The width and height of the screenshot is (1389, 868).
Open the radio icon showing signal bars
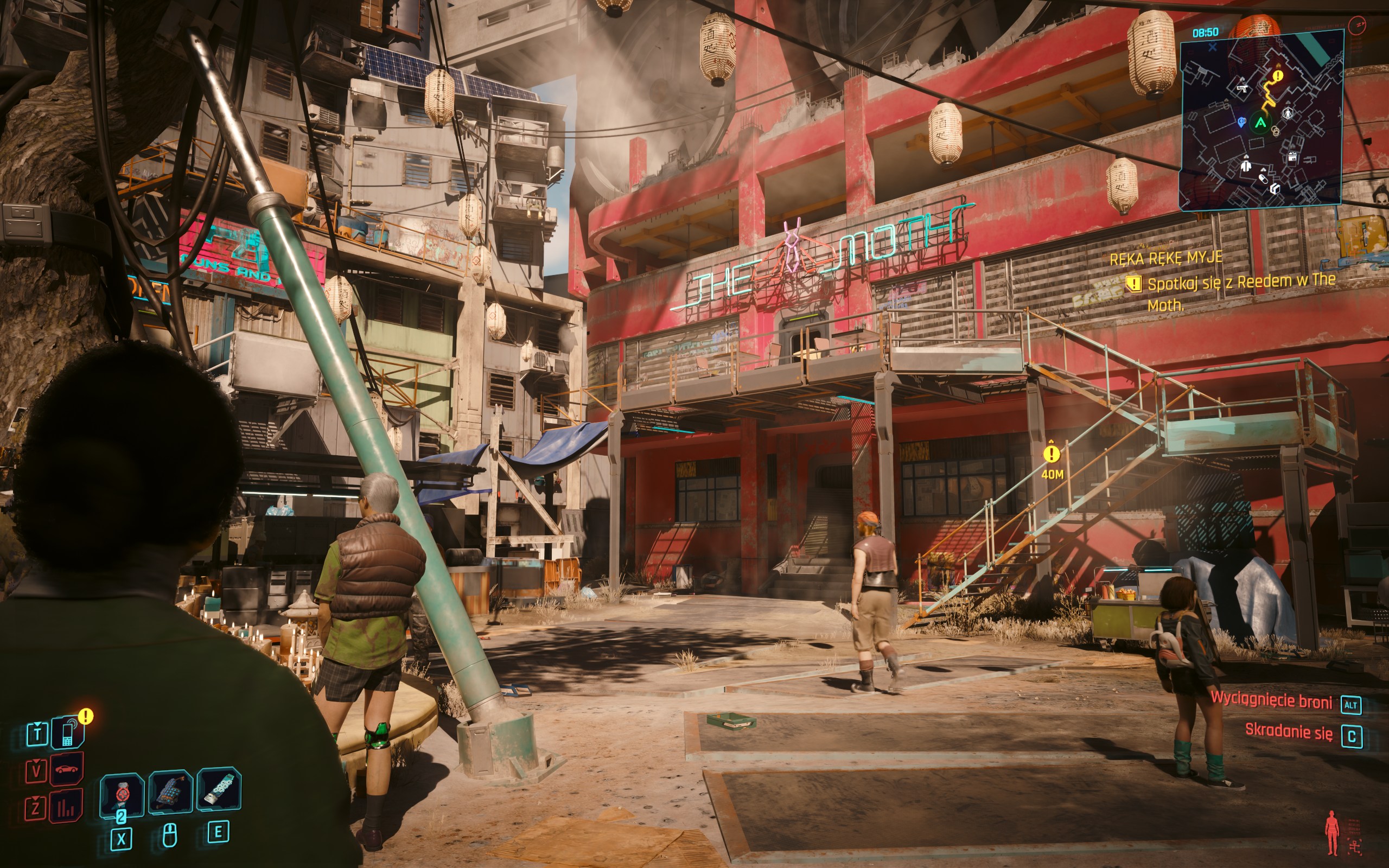(66, 807)
